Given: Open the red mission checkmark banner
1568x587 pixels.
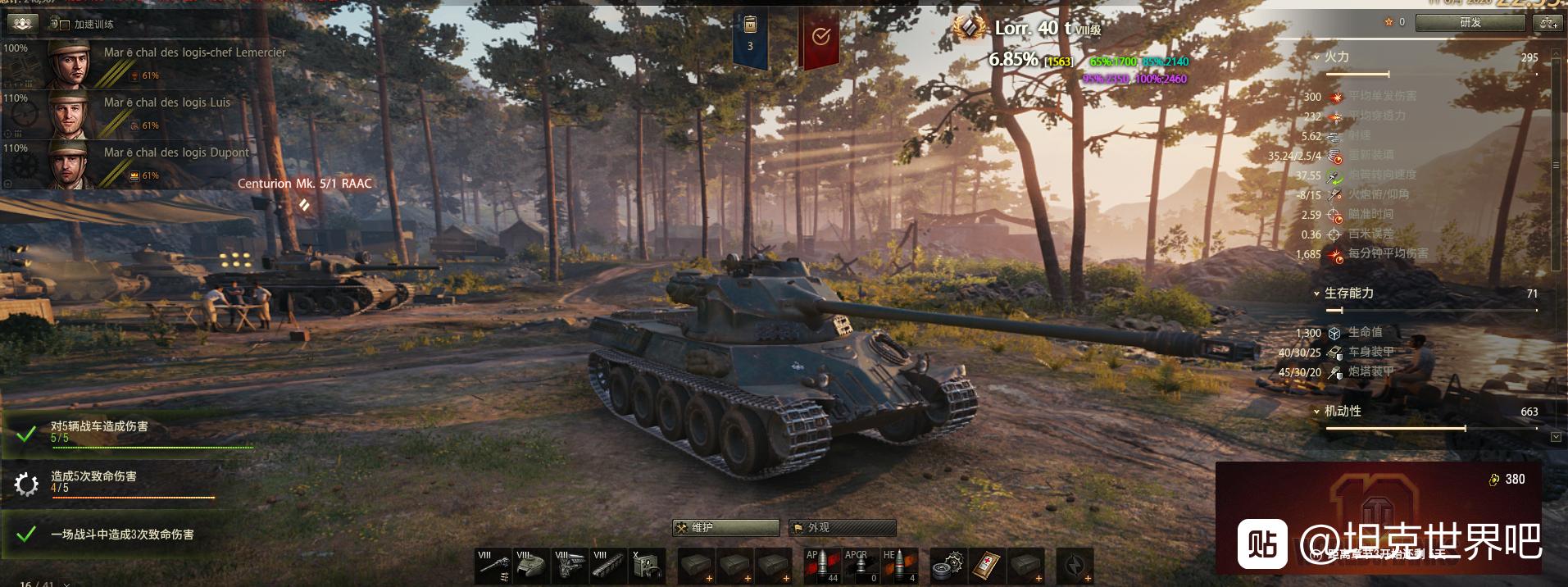Looking at the screenshot, I should pos(820,37).
